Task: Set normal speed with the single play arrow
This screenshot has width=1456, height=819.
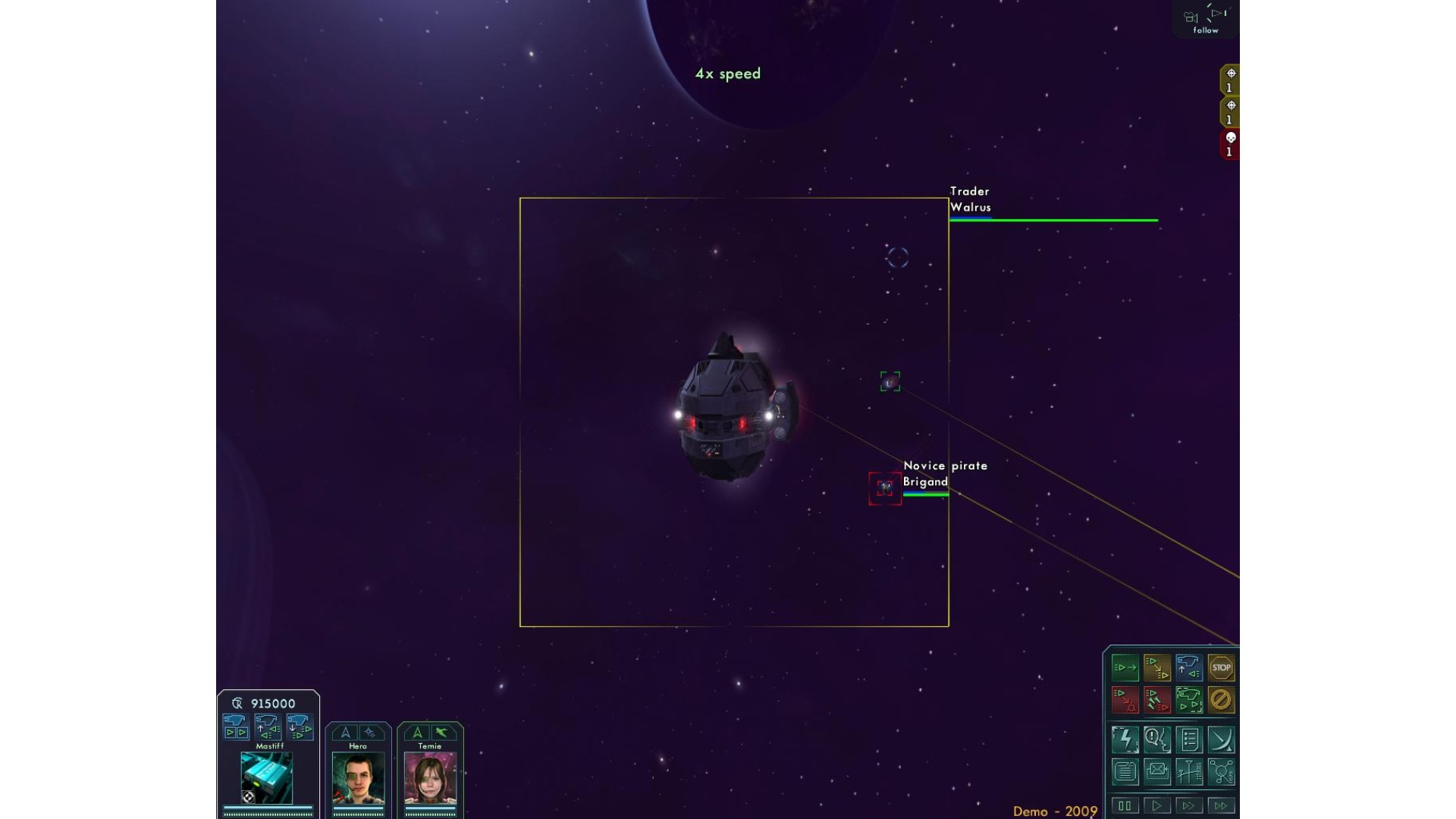Action: point(1157,805)
